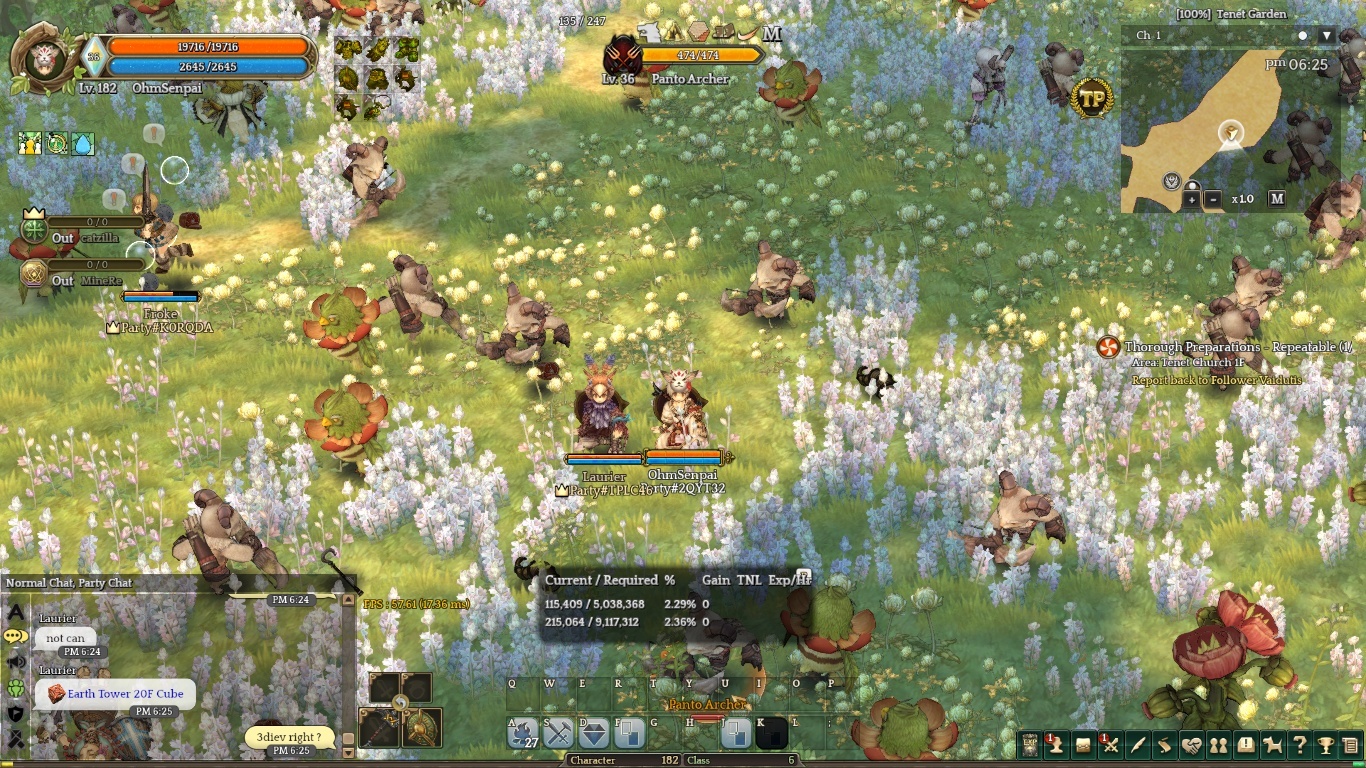Screen dimensions: 1366x768
Task: Open the crossed swords skill menu icon
Action: tap(1110, 745)
